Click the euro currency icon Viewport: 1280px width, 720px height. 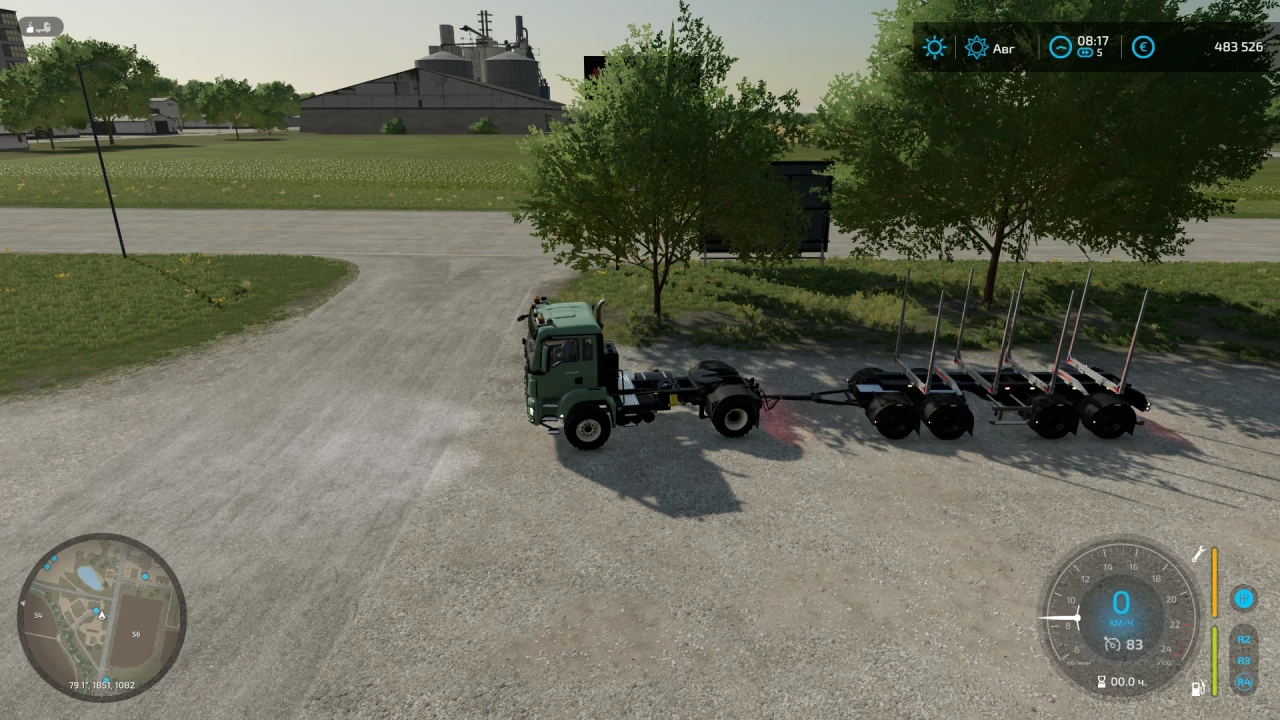click(1143, 47)
